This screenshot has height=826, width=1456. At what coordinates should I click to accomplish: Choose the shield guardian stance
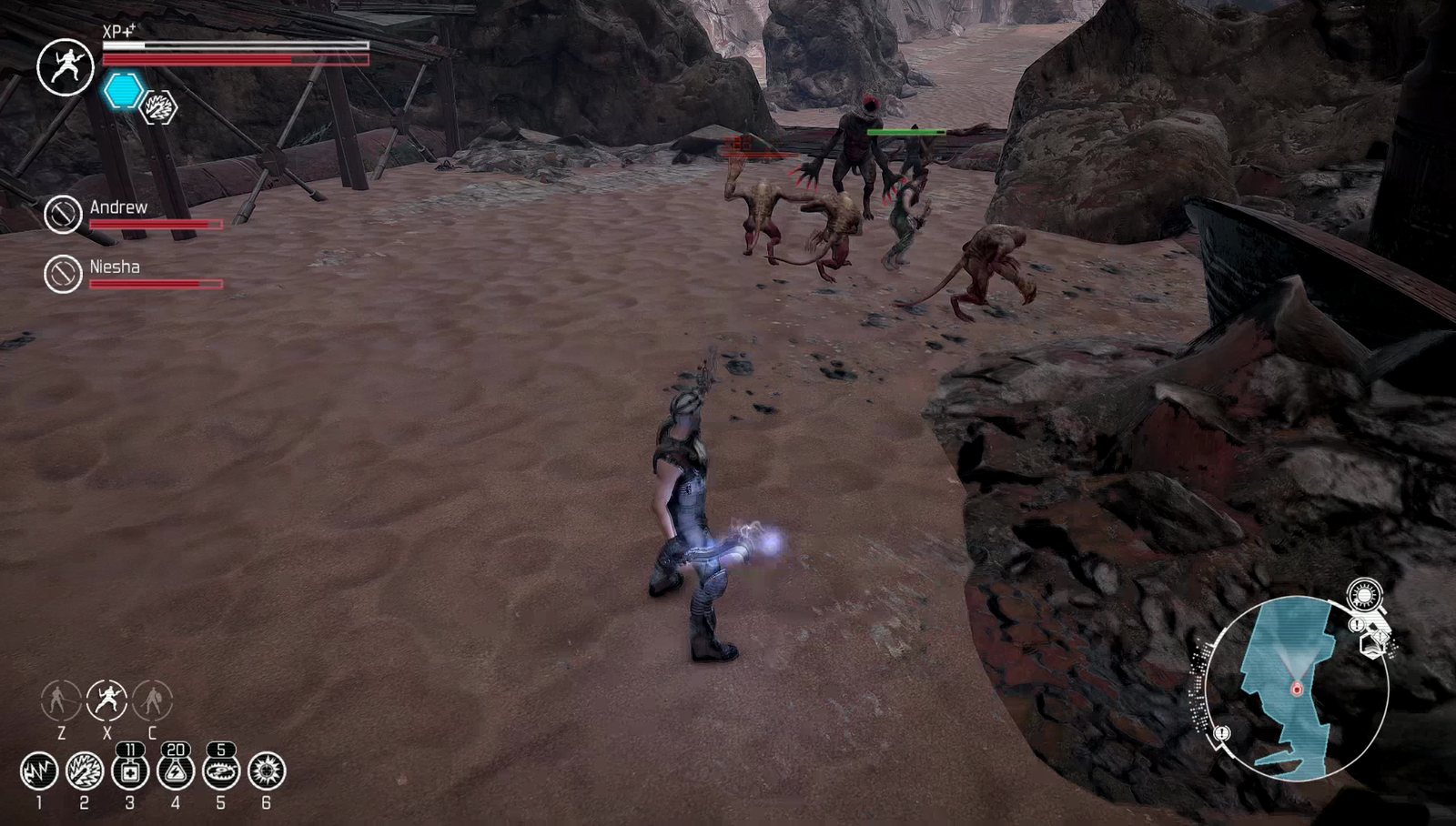click(x=152, y=700)
